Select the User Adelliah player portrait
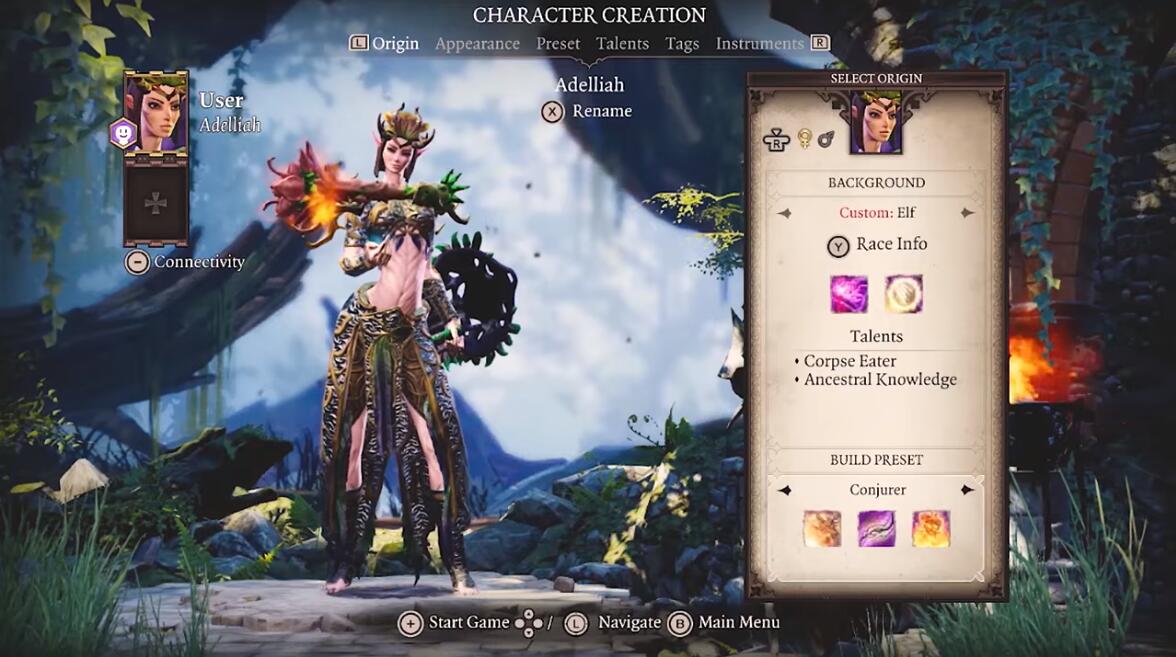Viewport: 1176px width, 657px height. coord(156,113)
